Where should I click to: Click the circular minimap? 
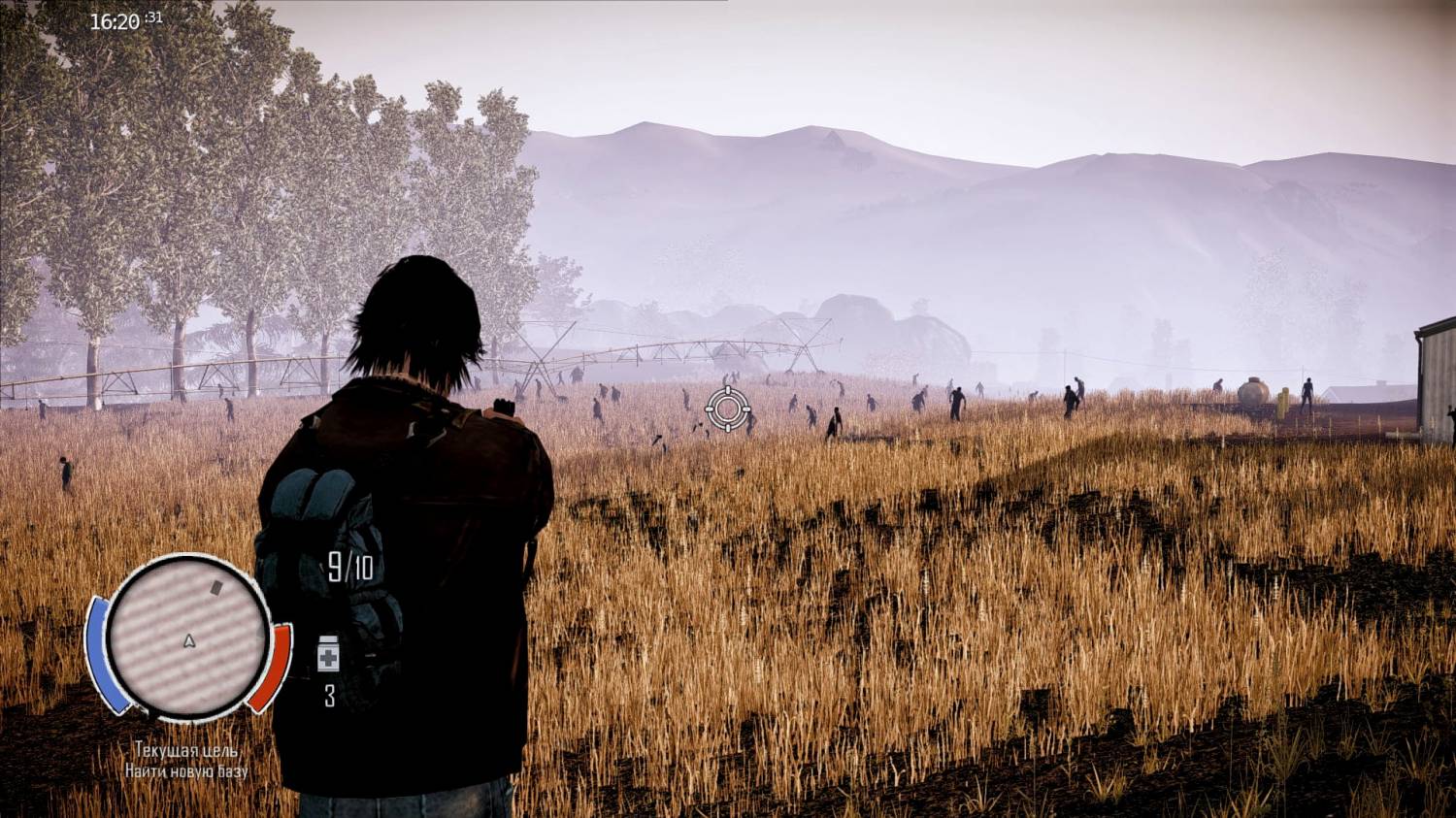tap(187, 637)
